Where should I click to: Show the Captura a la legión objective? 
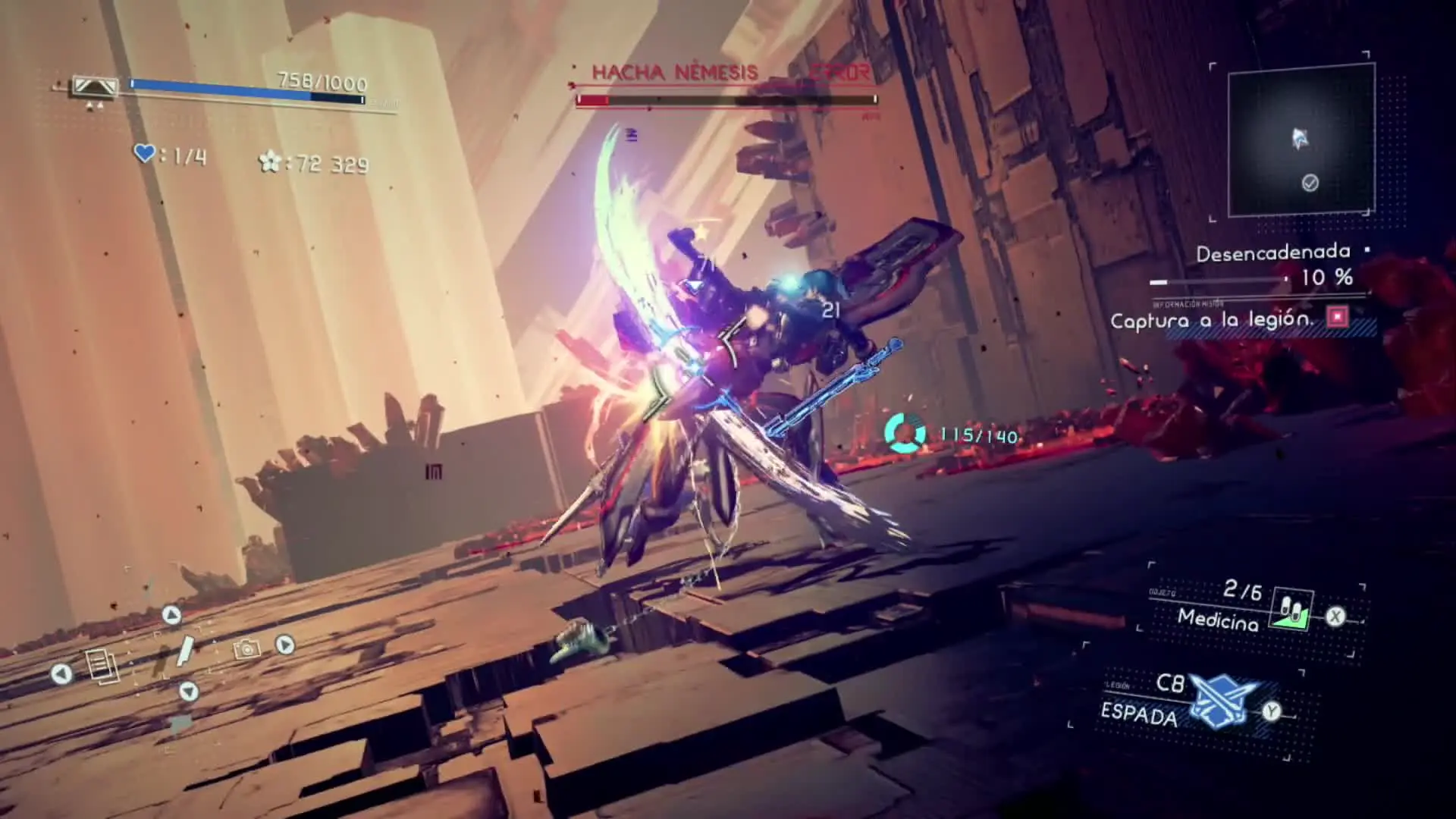pyautogui.click(x=1212, y=320)
